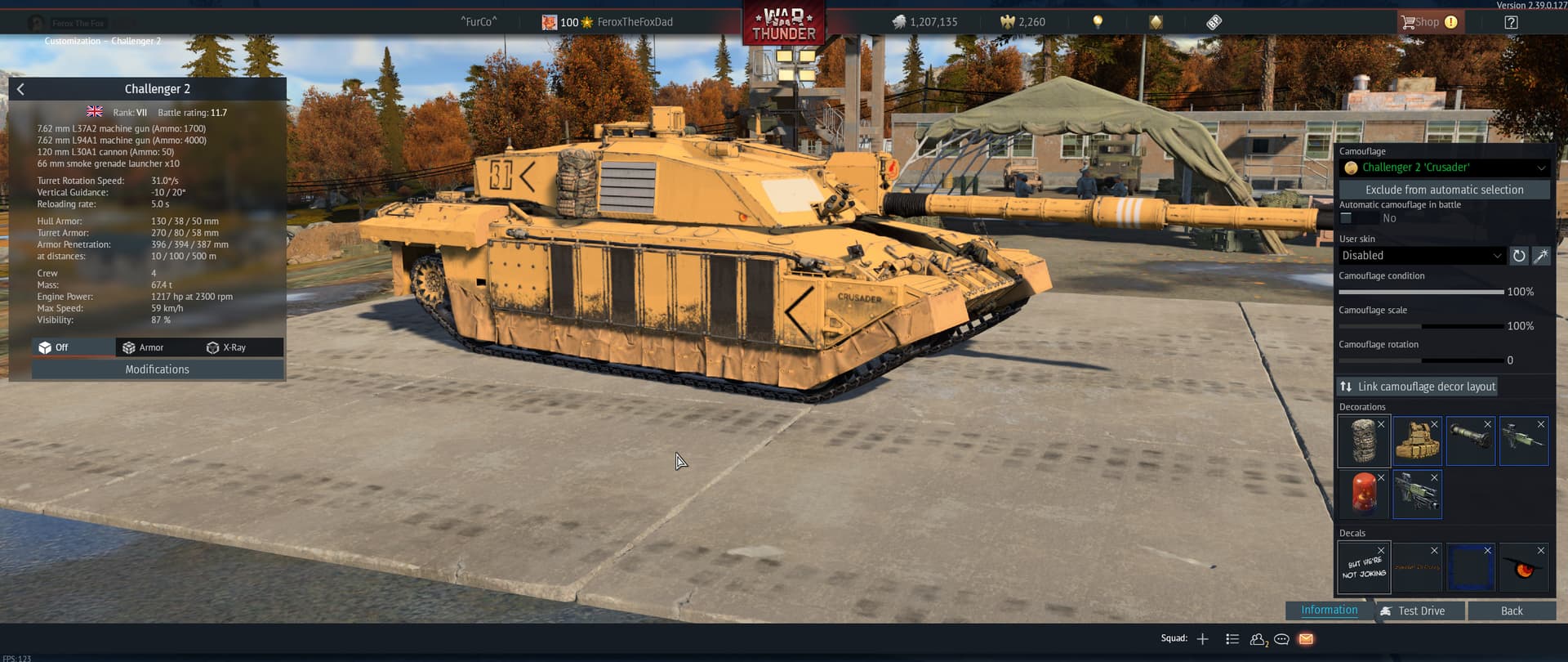The height and width of the screenshot is (662, 1568).
Task: Open the help question mark icon
Action: pyautogui.click(x=1511, y=22)
